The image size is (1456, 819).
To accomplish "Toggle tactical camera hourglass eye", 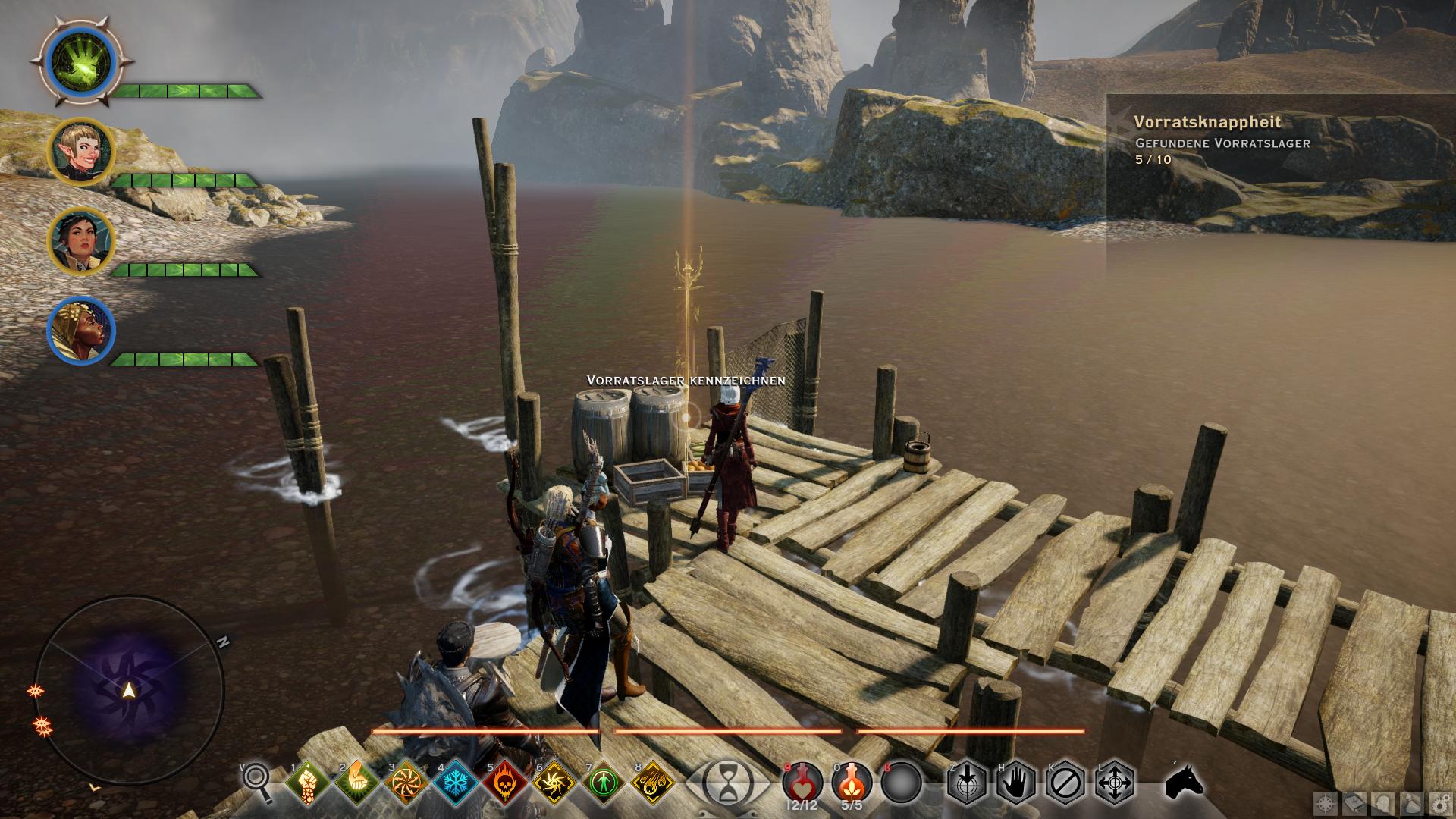I will pyautogui.click(x=727, y=781).
